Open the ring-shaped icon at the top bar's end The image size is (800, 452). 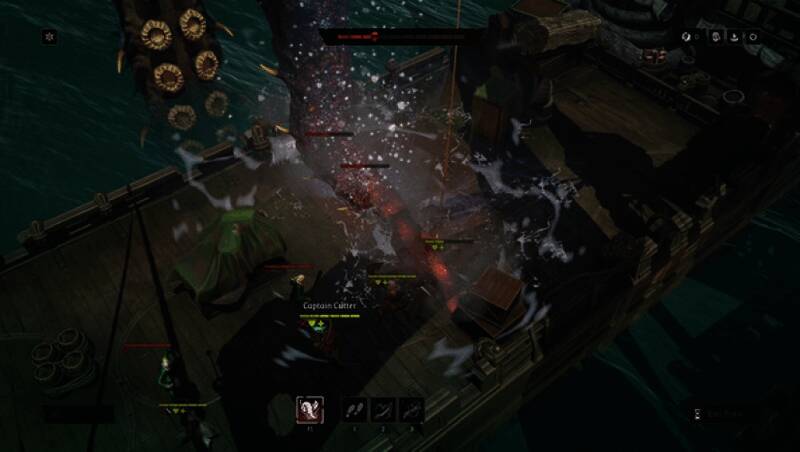[x=753, y=37]
